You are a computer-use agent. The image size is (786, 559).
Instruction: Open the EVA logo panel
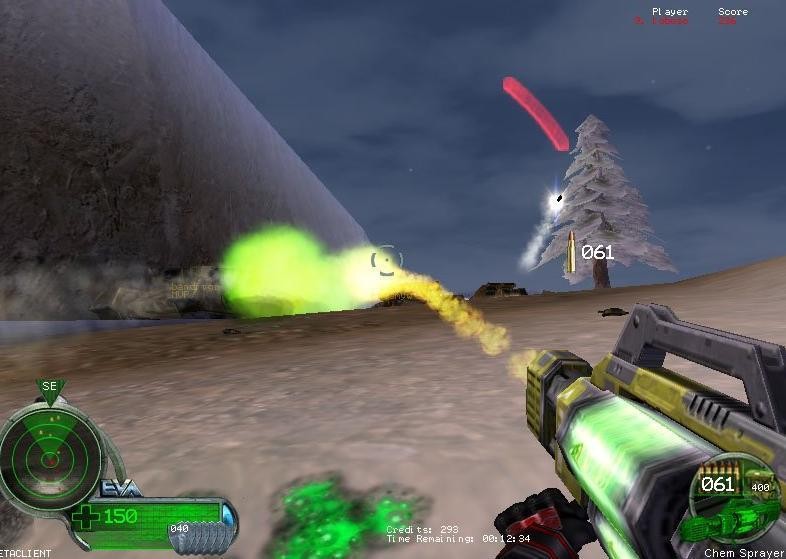pyautogui.click(x=121, y=489)
